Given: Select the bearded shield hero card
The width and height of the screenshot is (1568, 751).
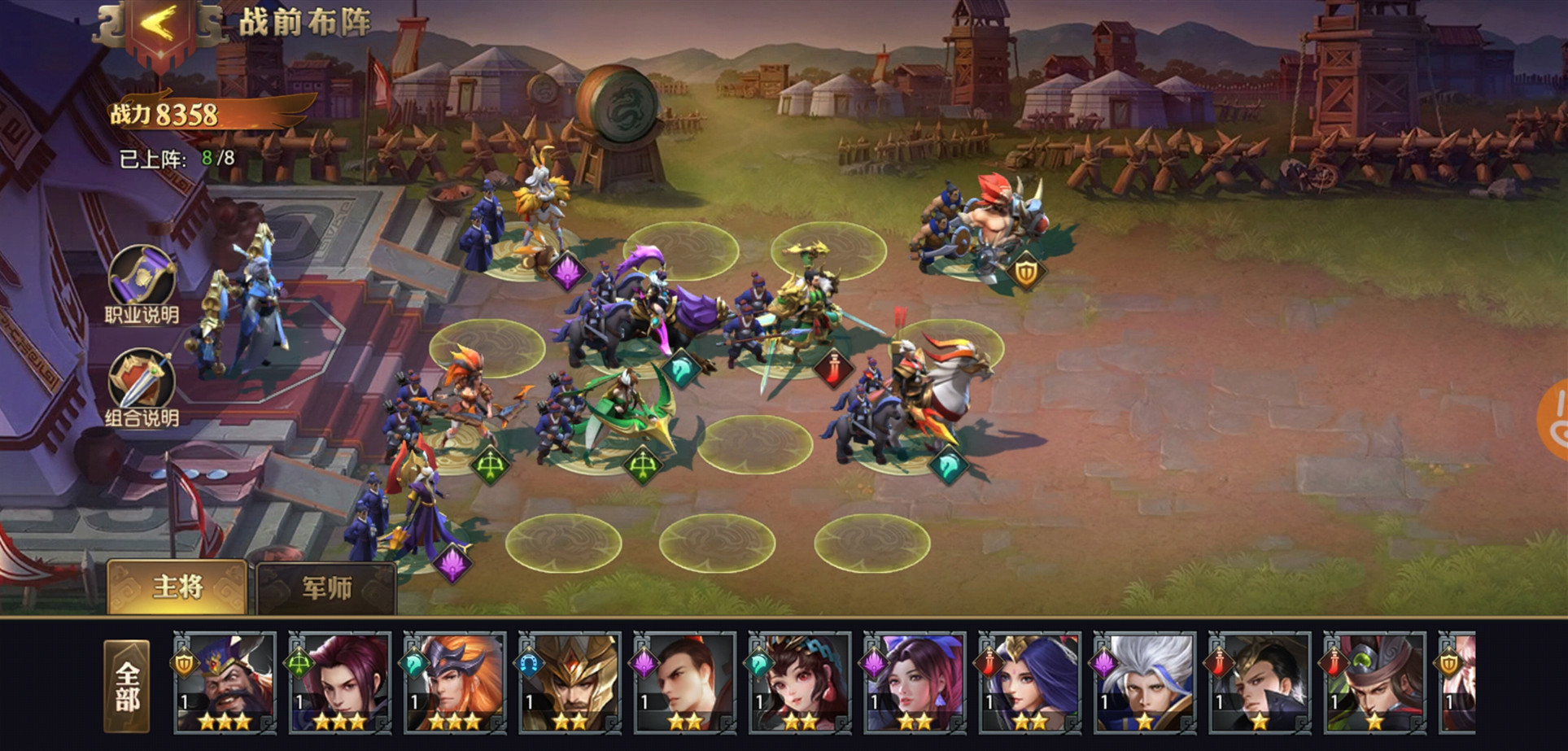Looking at the screenshot, I should [x=224, y=683].
